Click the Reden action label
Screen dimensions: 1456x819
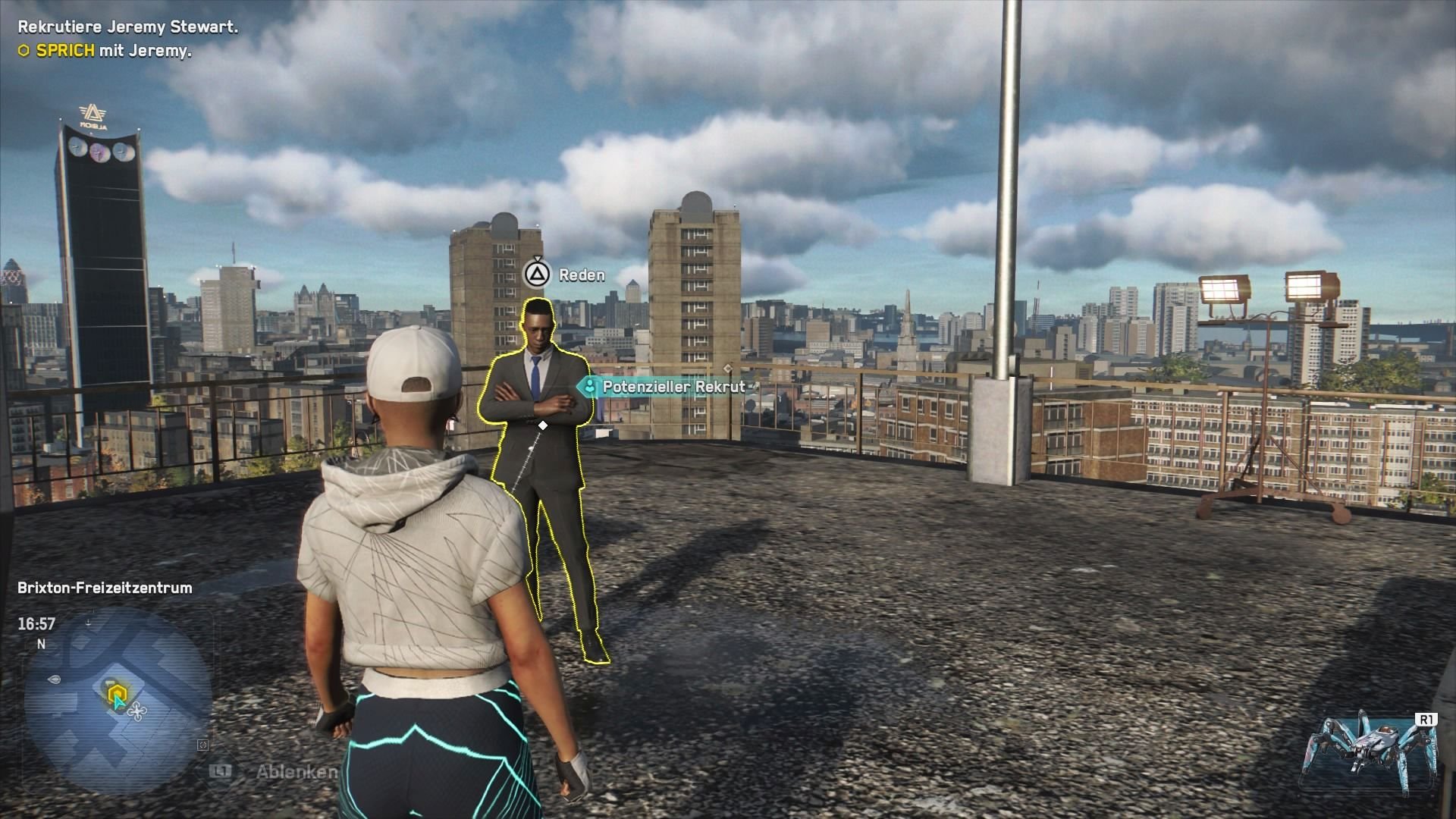pyautogui.click(x=579, y=275)
